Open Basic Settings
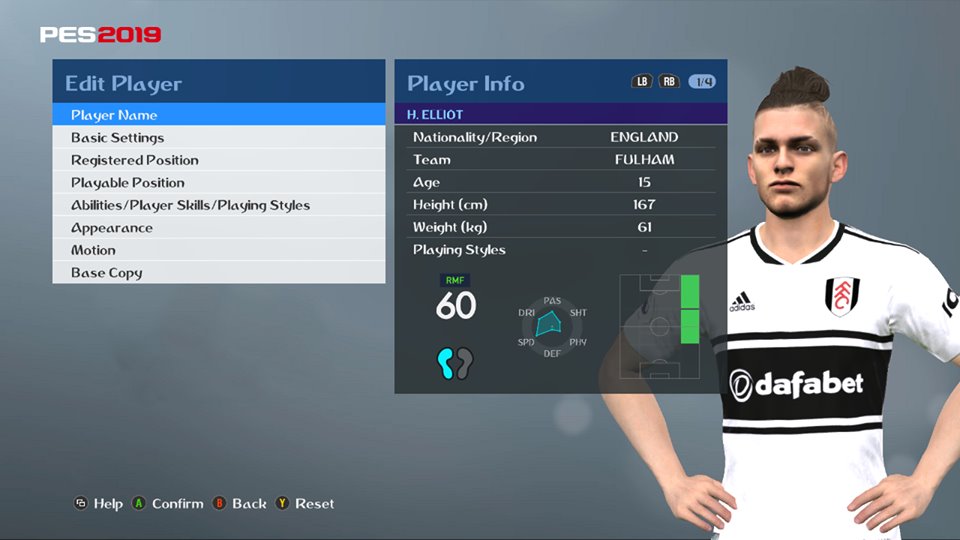This screenshot has height=540, width=960. [x=117, y=138]
